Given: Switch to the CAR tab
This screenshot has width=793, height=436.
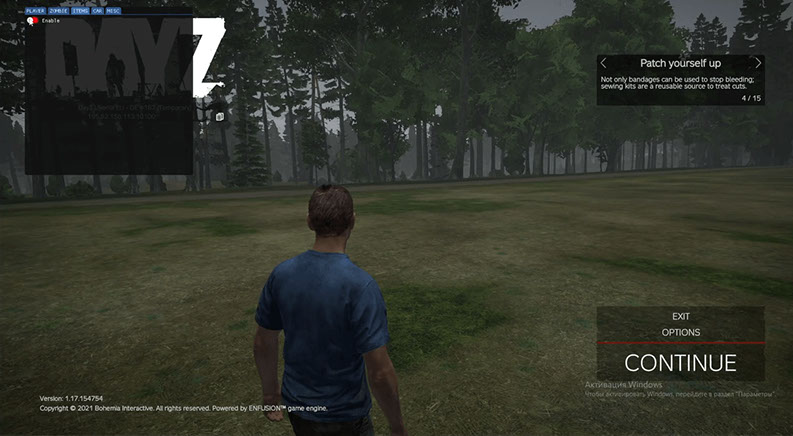Looking at the screenshot, I should coord(97,10).
